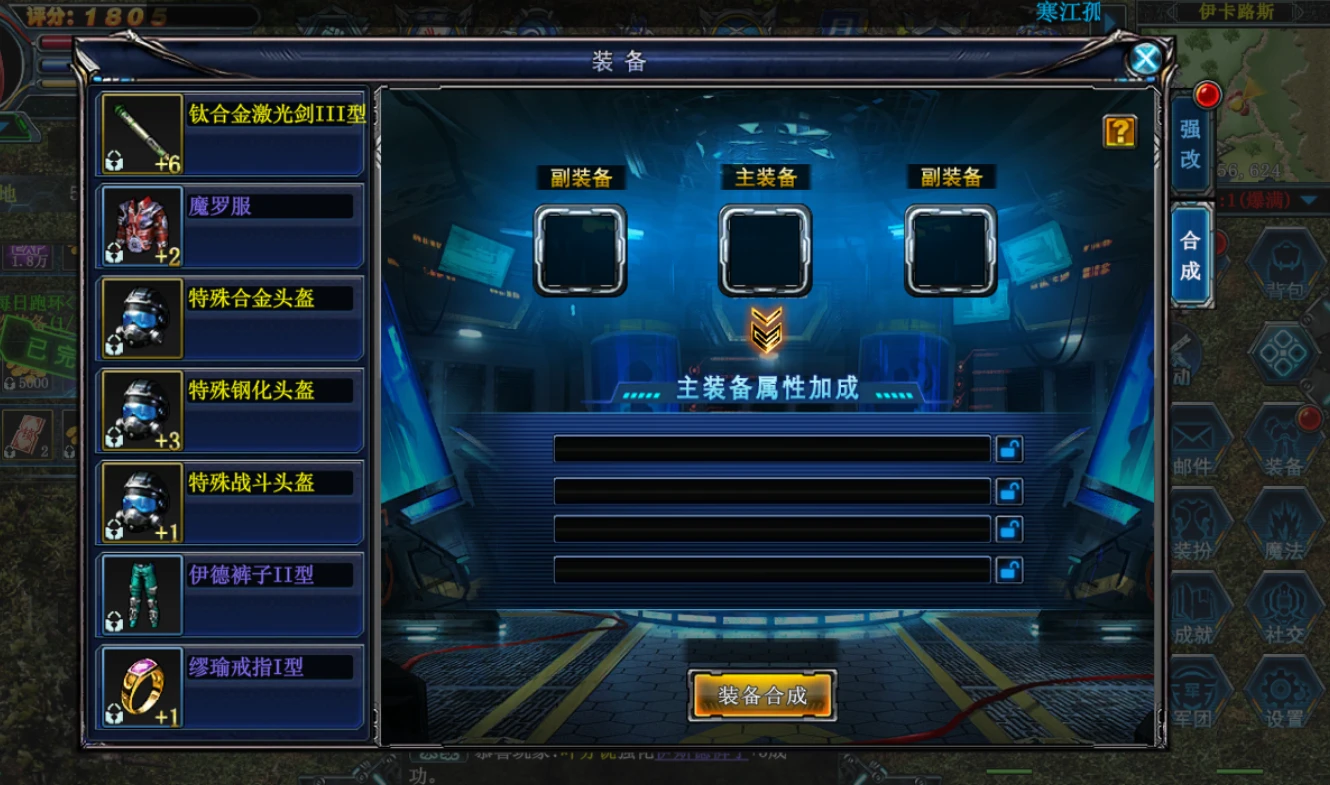Select the 缪瑜戒指I型 ring entry
Viewport: 1330px width, 785px height.
pyautogui.click(x=232, y=686)
